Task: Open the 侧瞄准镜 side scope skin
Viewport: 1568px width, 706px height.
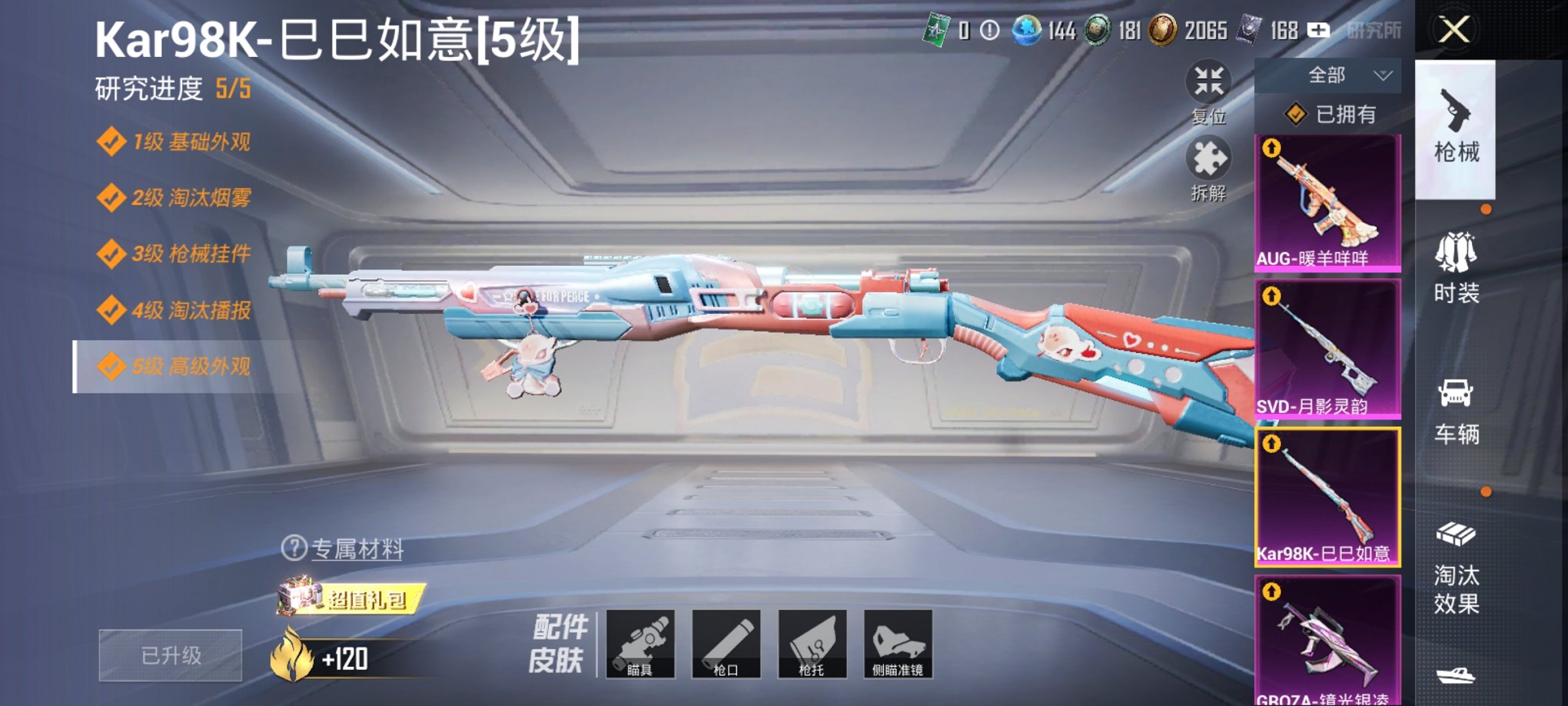Action: [897, 644]
